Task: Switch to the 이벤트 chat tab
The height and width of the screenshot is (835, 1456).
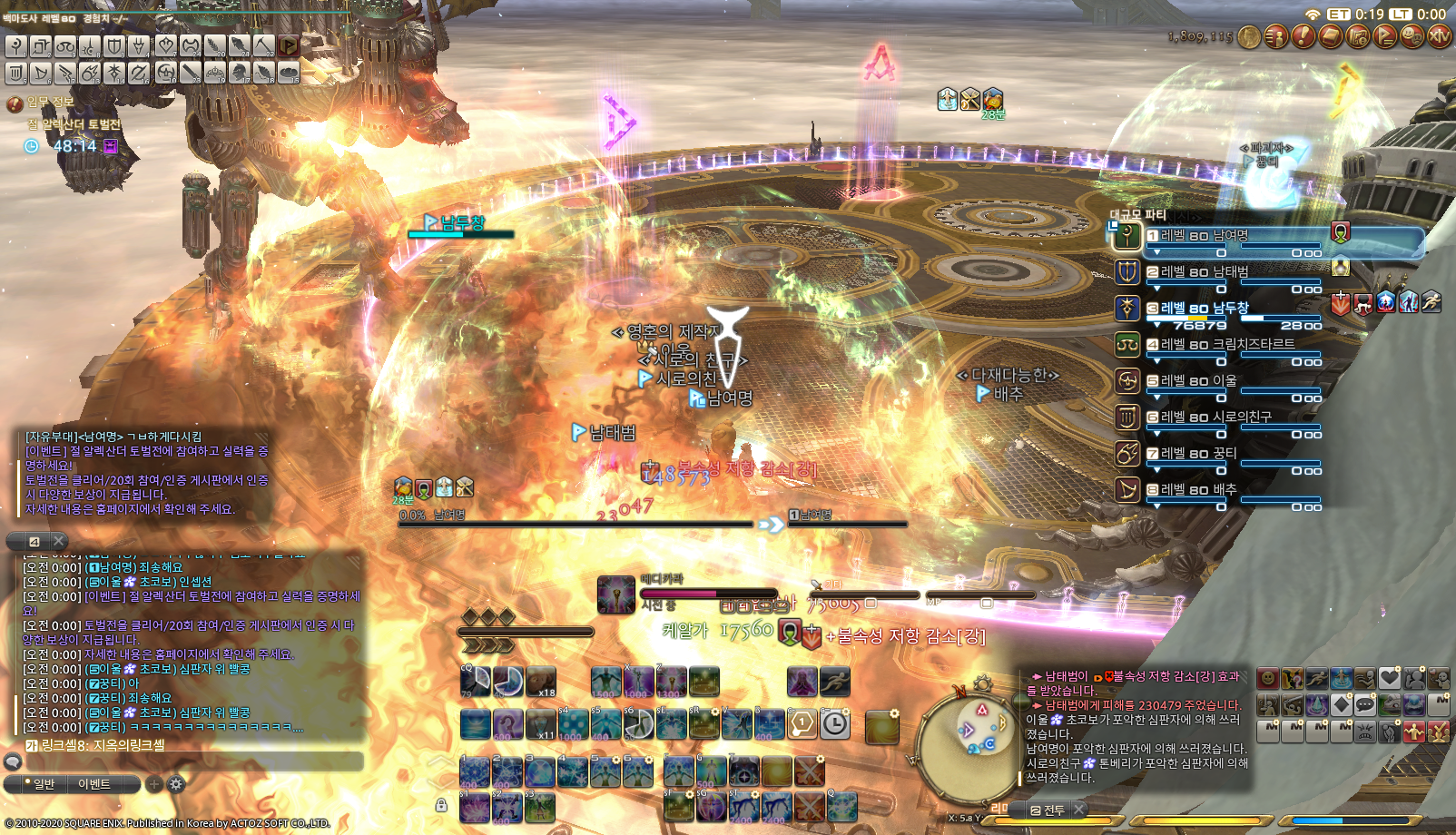Action: (x=96, y=783)
